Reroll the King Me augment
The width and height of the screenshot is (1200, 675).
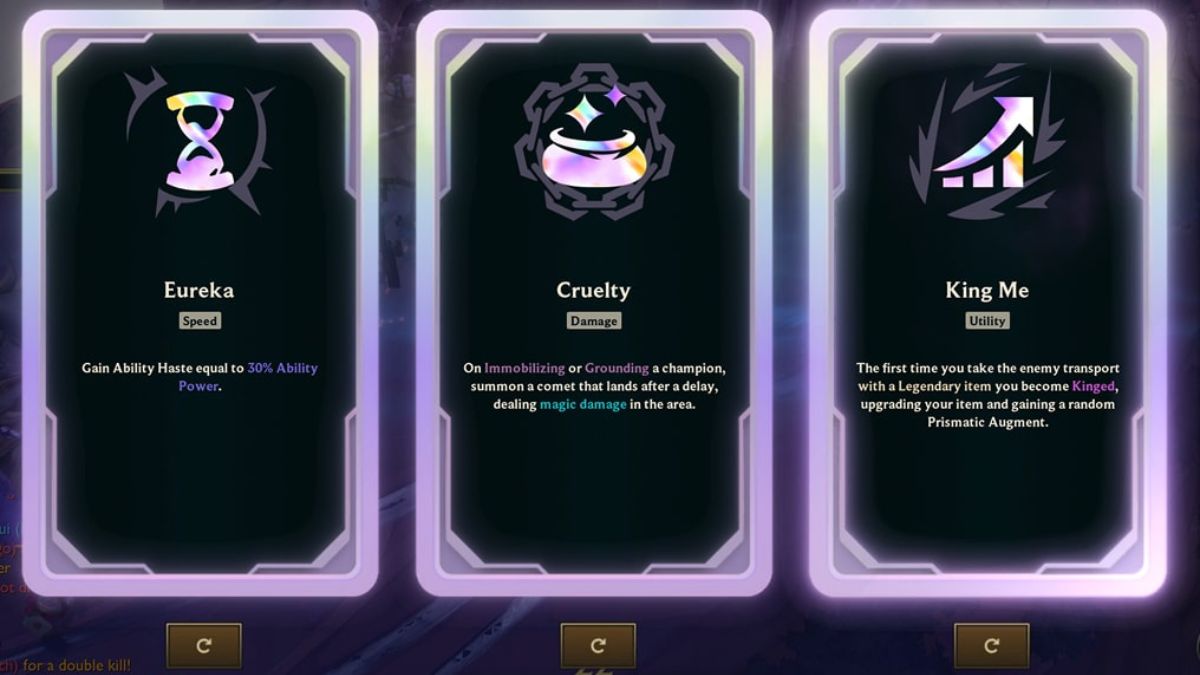pos(991,645)
